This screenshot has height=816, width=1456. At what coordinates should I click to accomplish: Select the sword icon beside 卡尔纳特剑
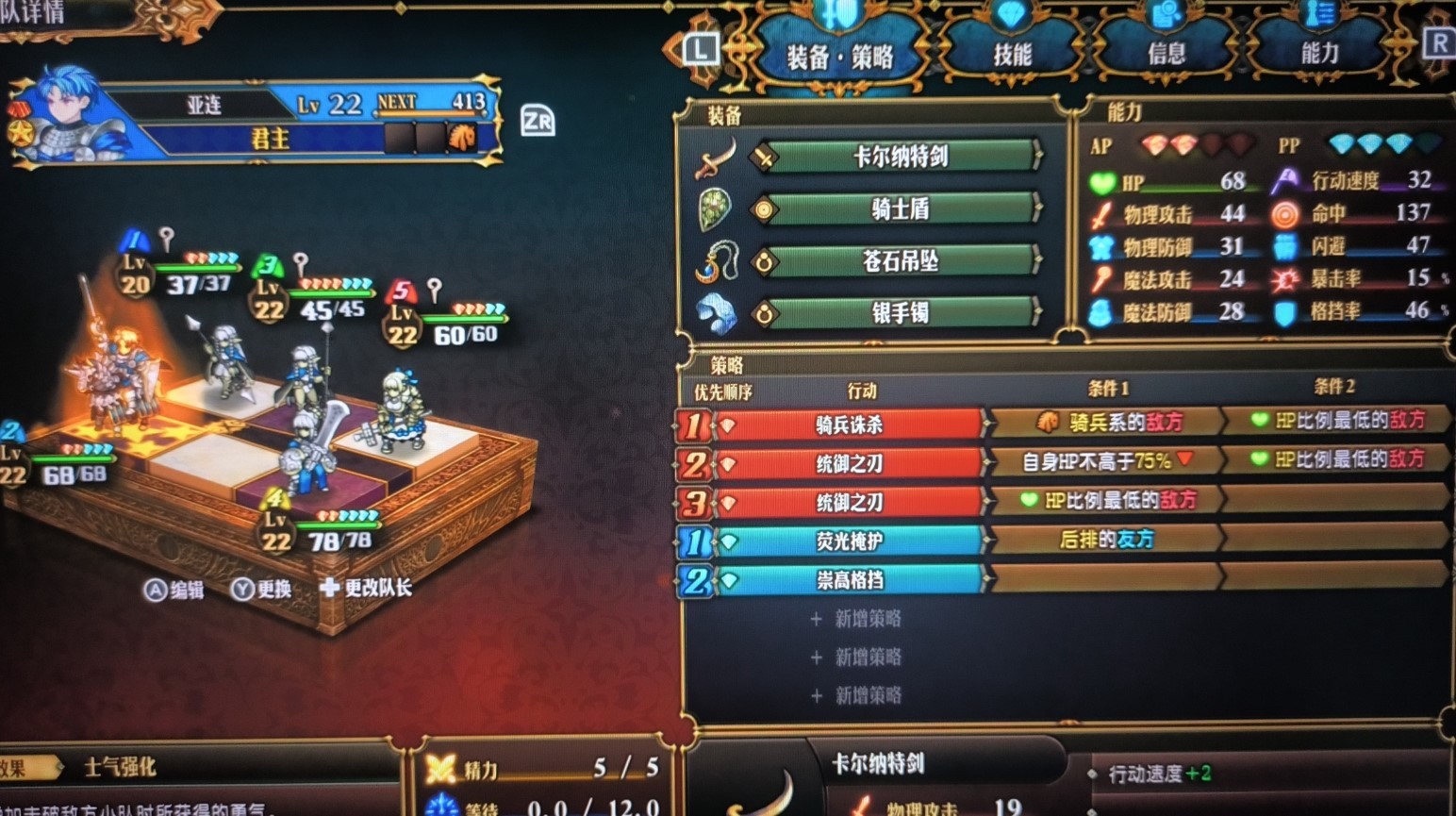pos(714,156)
